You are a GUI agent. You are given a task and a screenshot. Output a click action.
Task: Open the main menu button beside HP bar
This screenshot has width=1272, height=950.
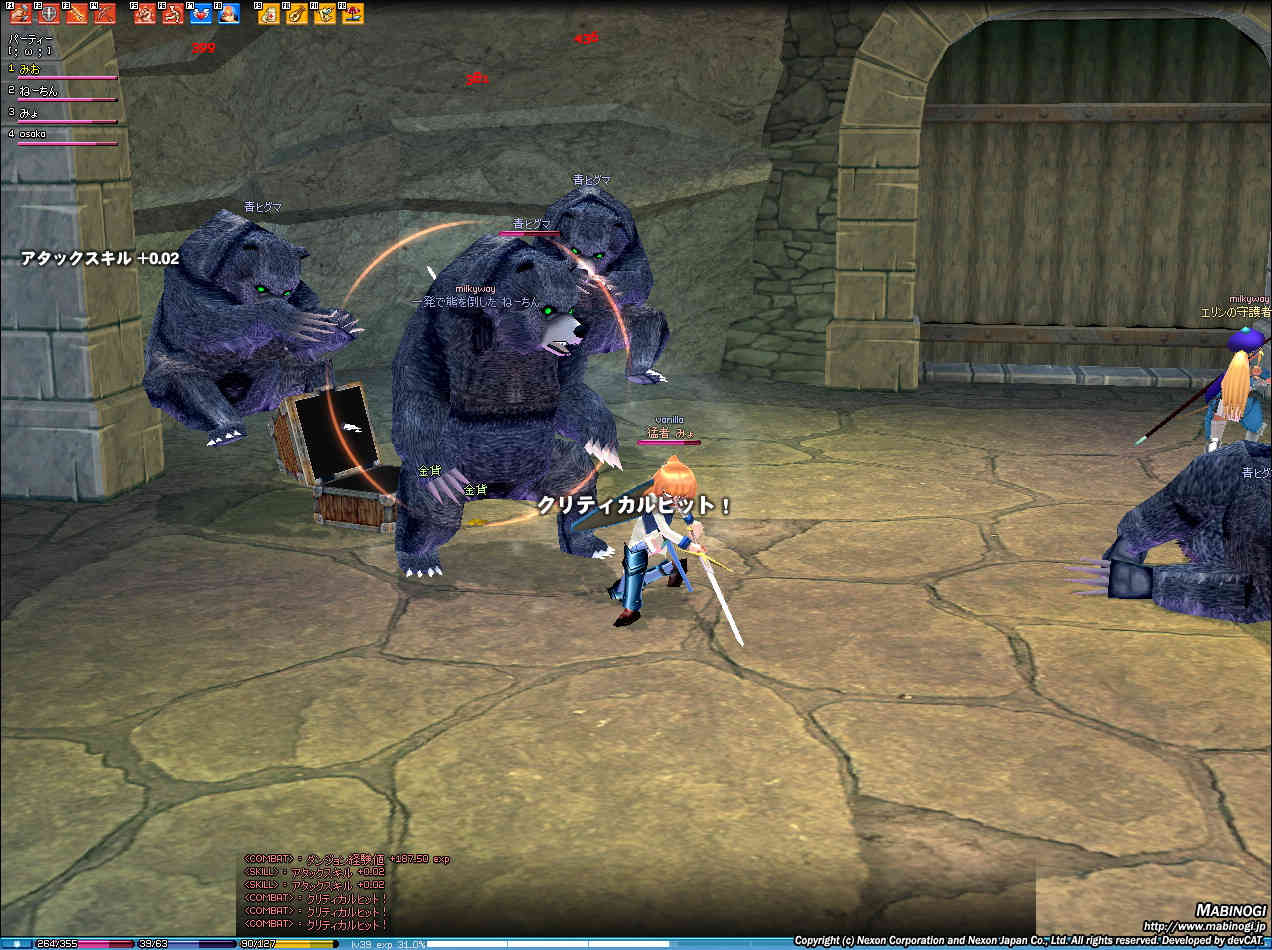(x=17, y=943)
